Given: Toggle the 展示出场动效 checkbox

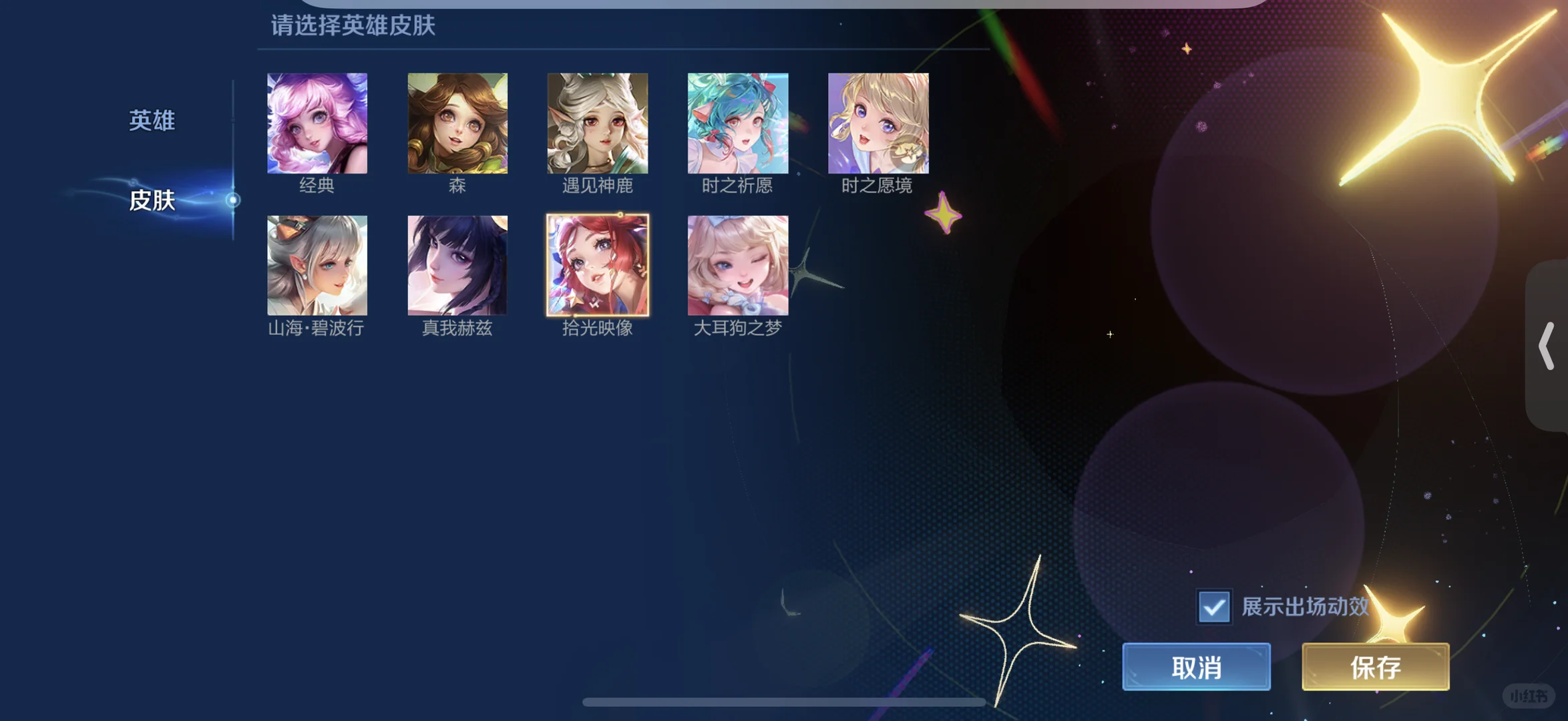Looking at the screenshot, I should click(x=1214, y=607).
